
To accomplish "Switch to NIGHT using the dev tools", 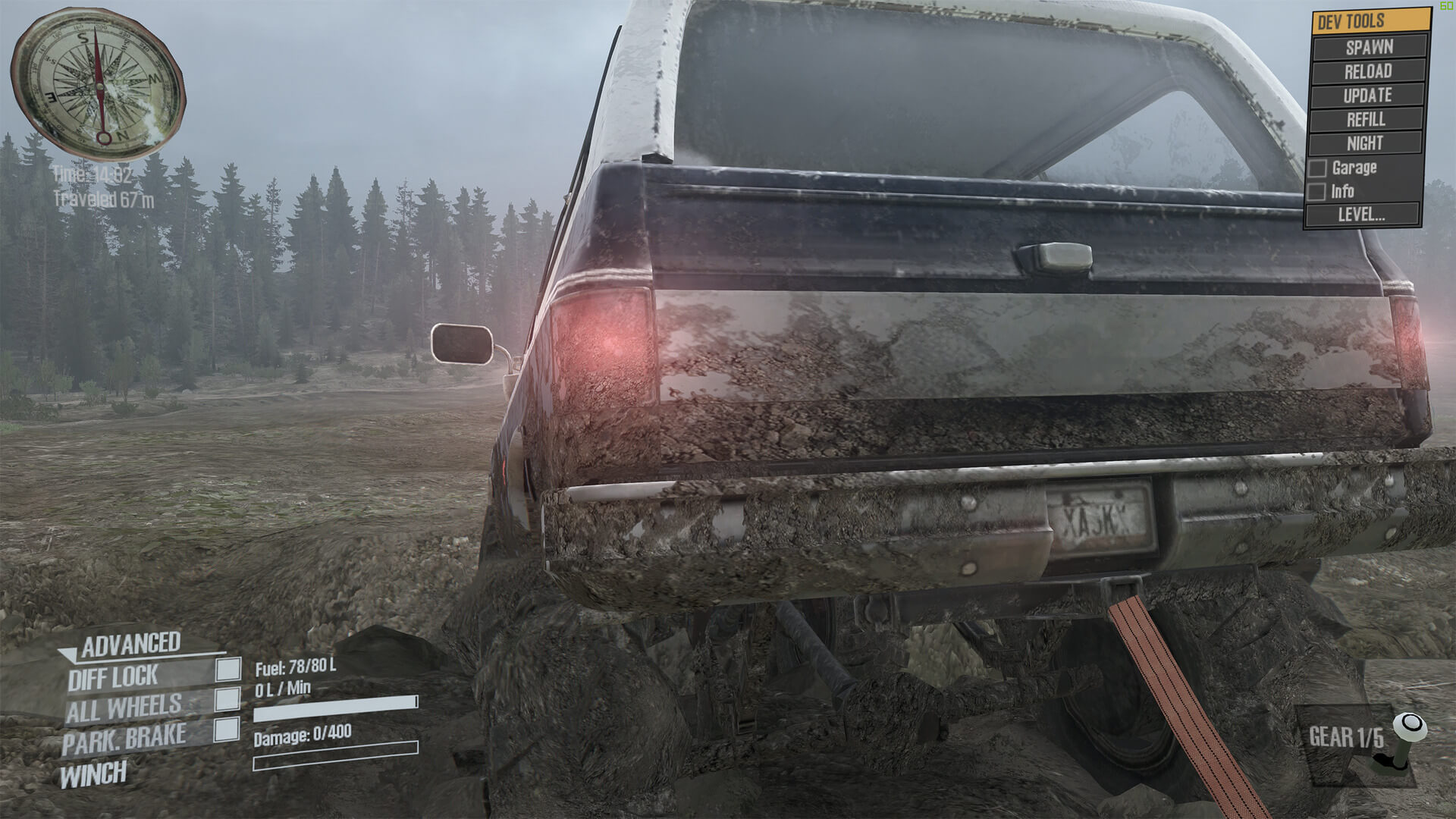I will pos(1365,143).
